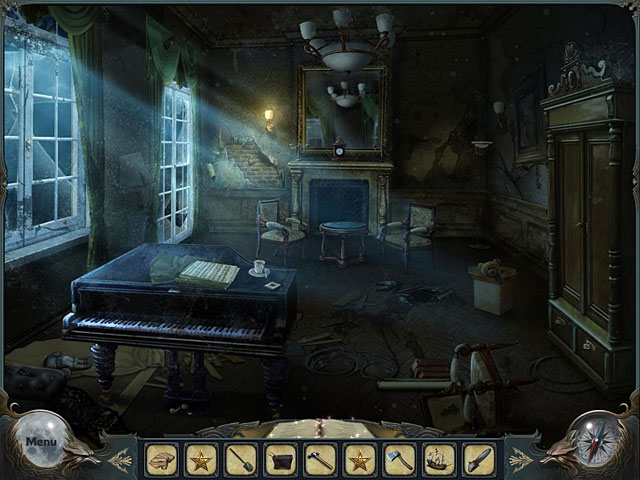Viewport: 640px width, 480px height.
Task: Use the dark bag inventory item
Action: click(280, 459)
